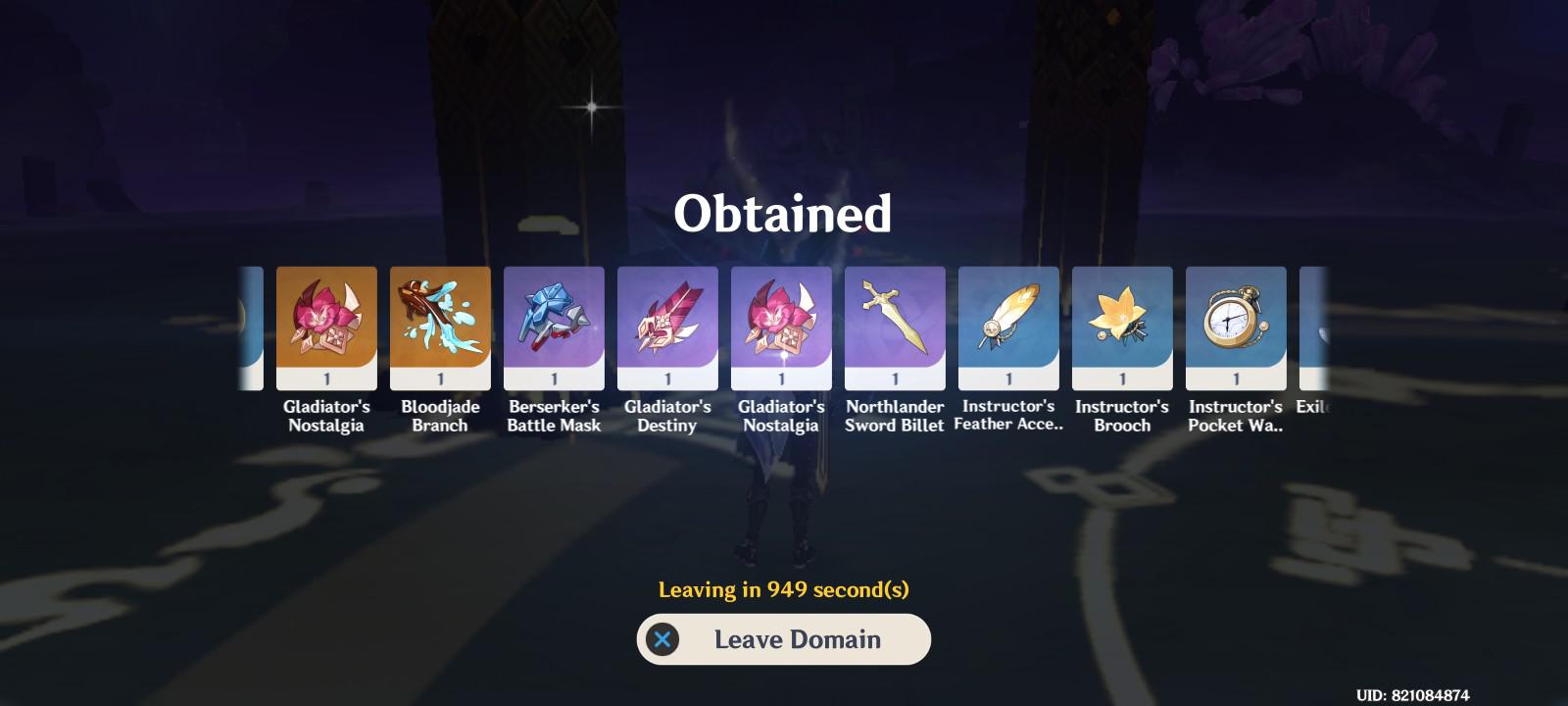Click the Leave Domain button
The height and width of the screenshot is (706, 1568).
point(784,639)
